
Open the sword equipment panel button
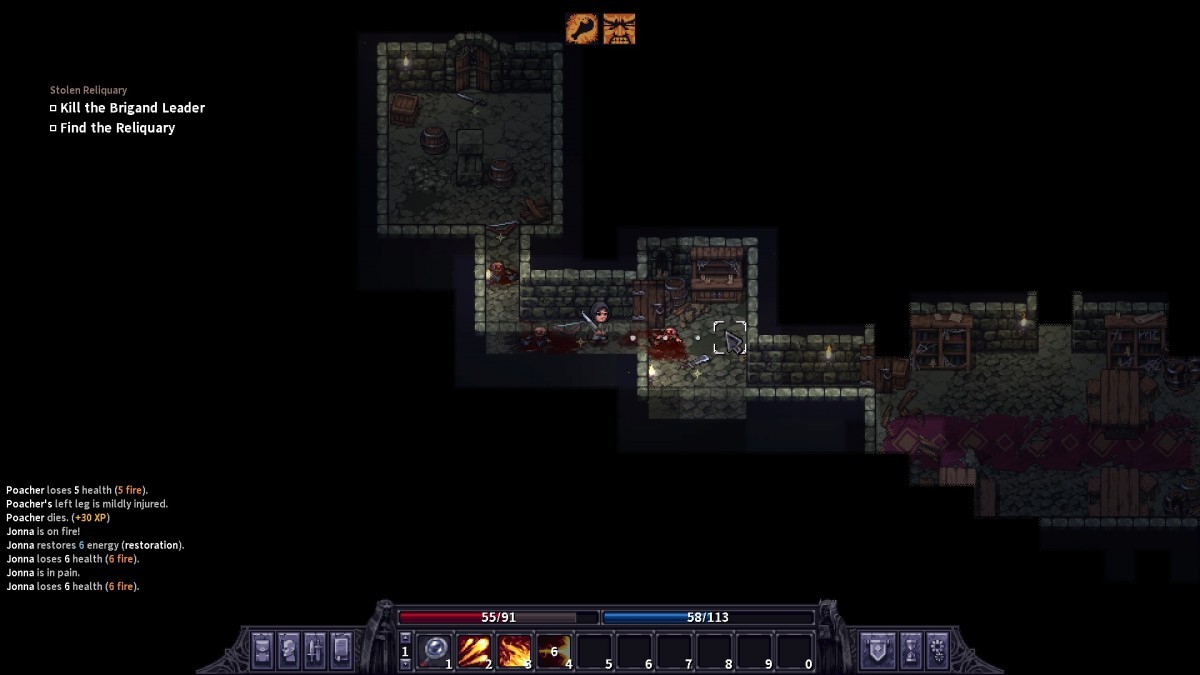tap(314, 650)
